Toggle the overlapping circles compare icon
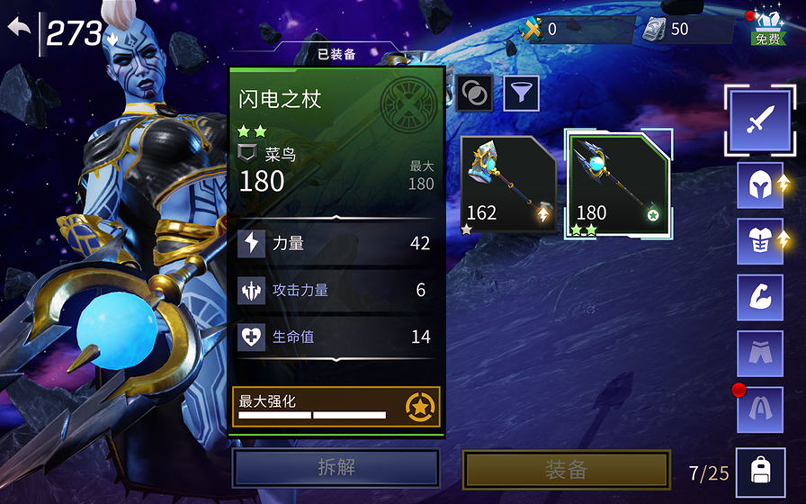This screenshot has width=806, height=504. coord(473,93)
